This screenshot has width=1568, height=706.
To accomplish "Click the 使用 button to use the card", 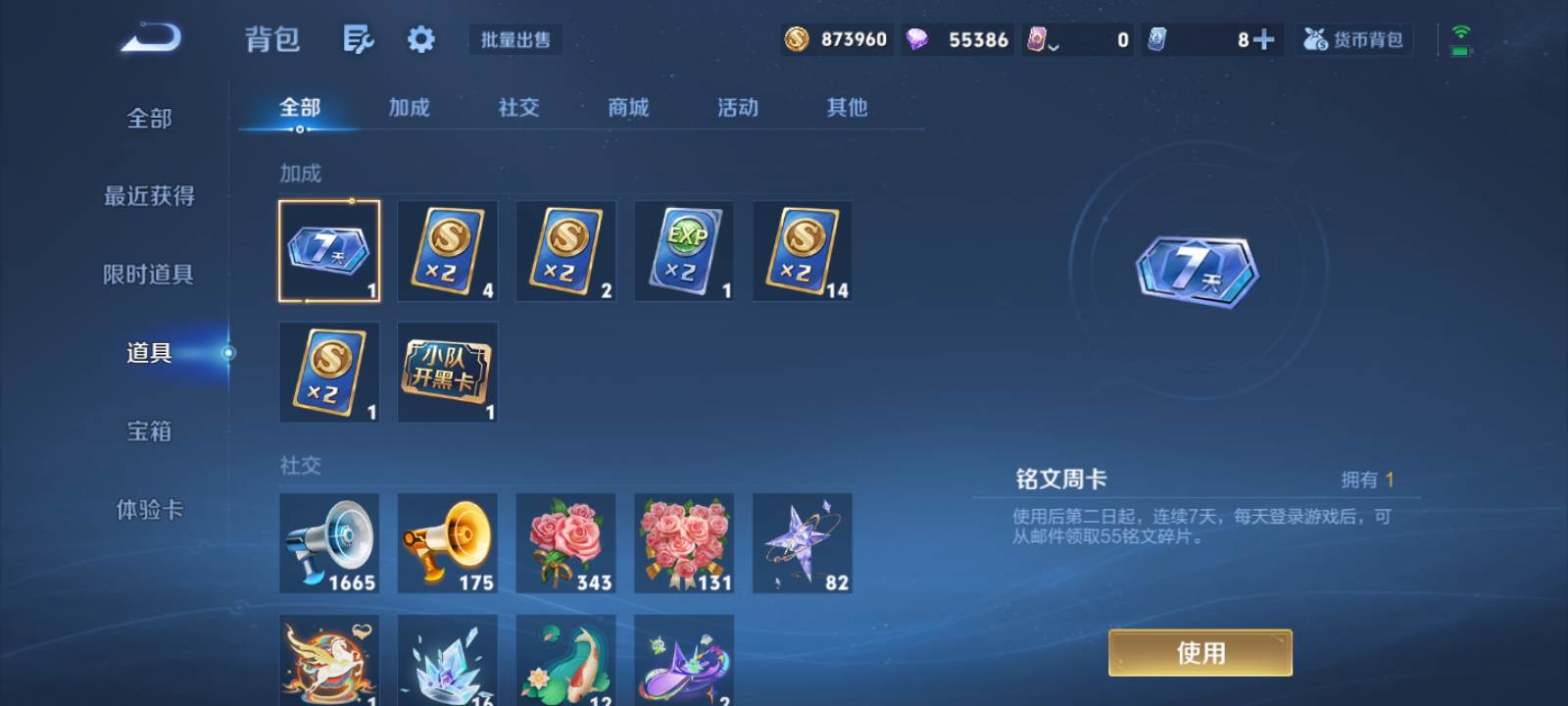I will 1200,651.
